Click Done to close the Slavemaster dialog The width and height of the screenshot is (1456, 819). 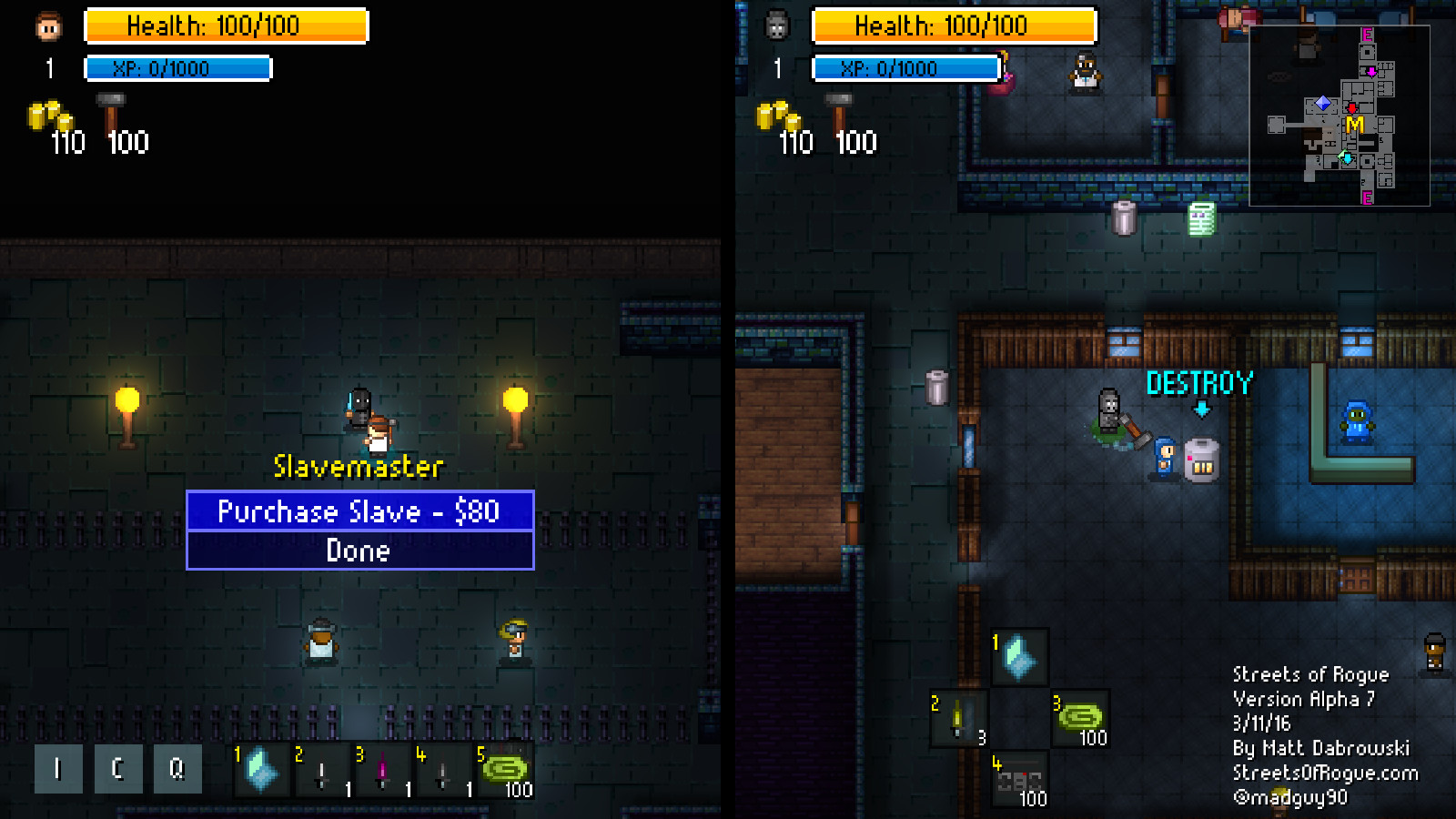[359, 551]
